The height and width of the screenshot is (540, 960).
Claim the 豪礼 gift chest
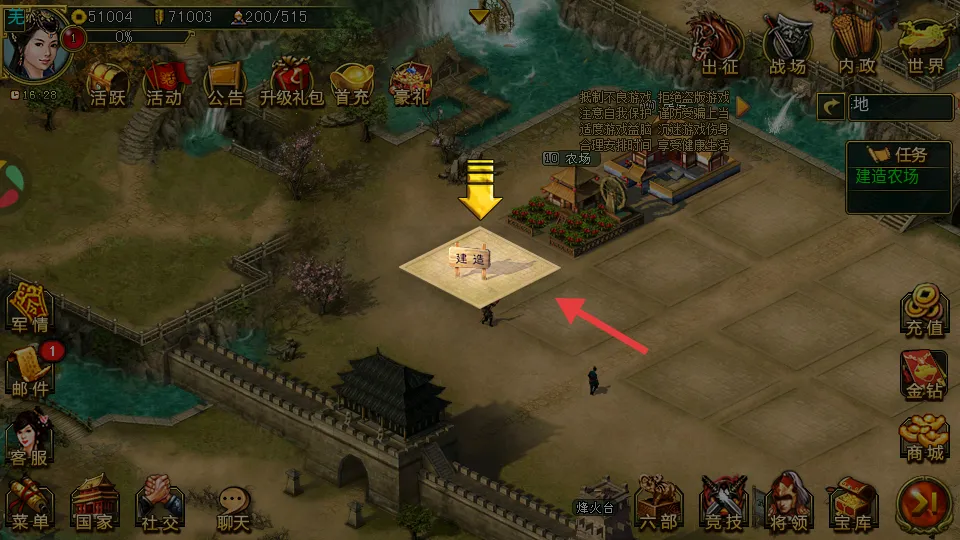click(x=409, y=84)
